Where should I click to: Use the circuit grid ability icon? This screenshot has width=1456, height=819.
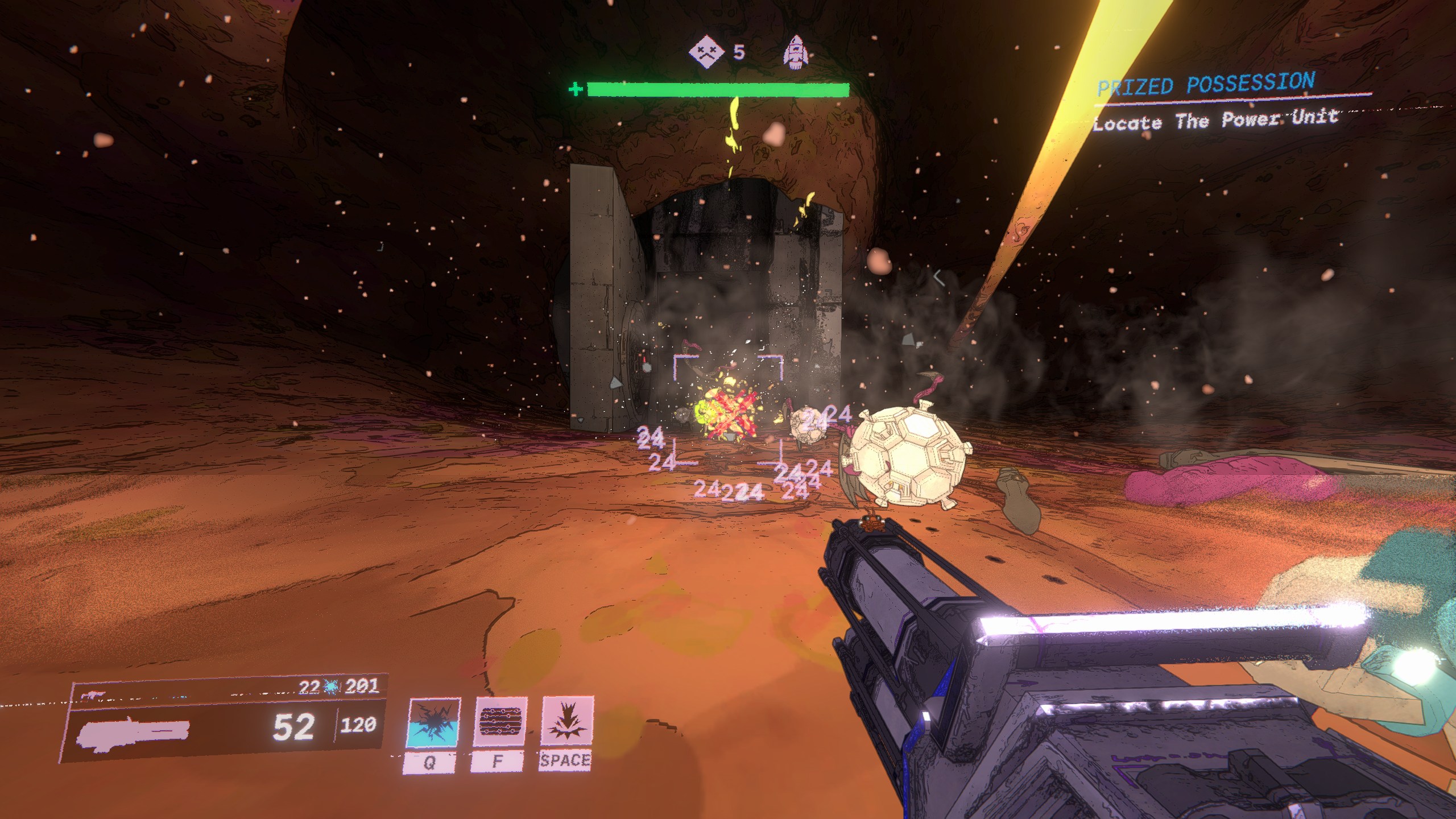500,722
